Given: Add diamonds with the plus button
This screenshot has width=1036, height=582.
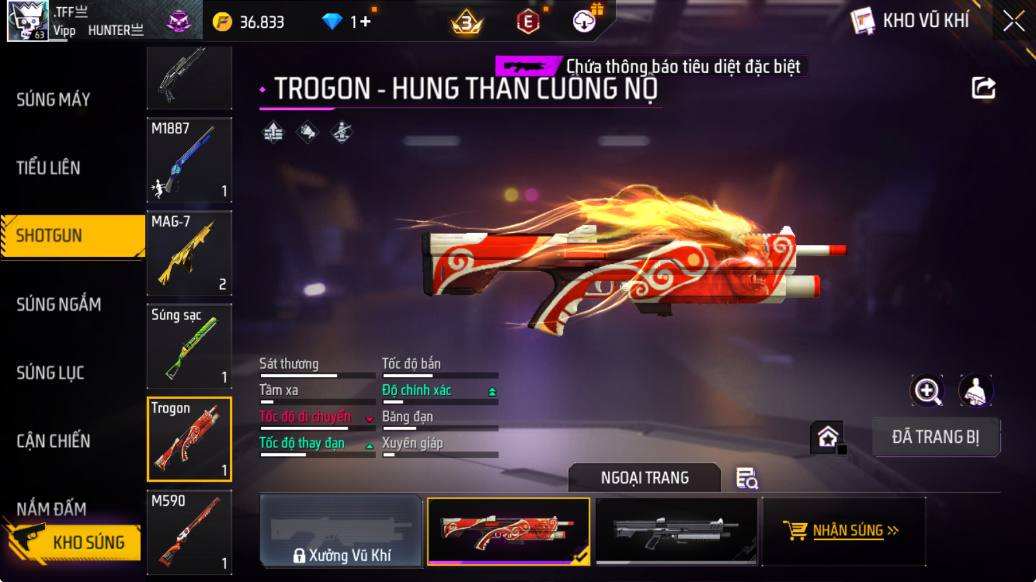Looking at the screenshot, I should point(366,21).
